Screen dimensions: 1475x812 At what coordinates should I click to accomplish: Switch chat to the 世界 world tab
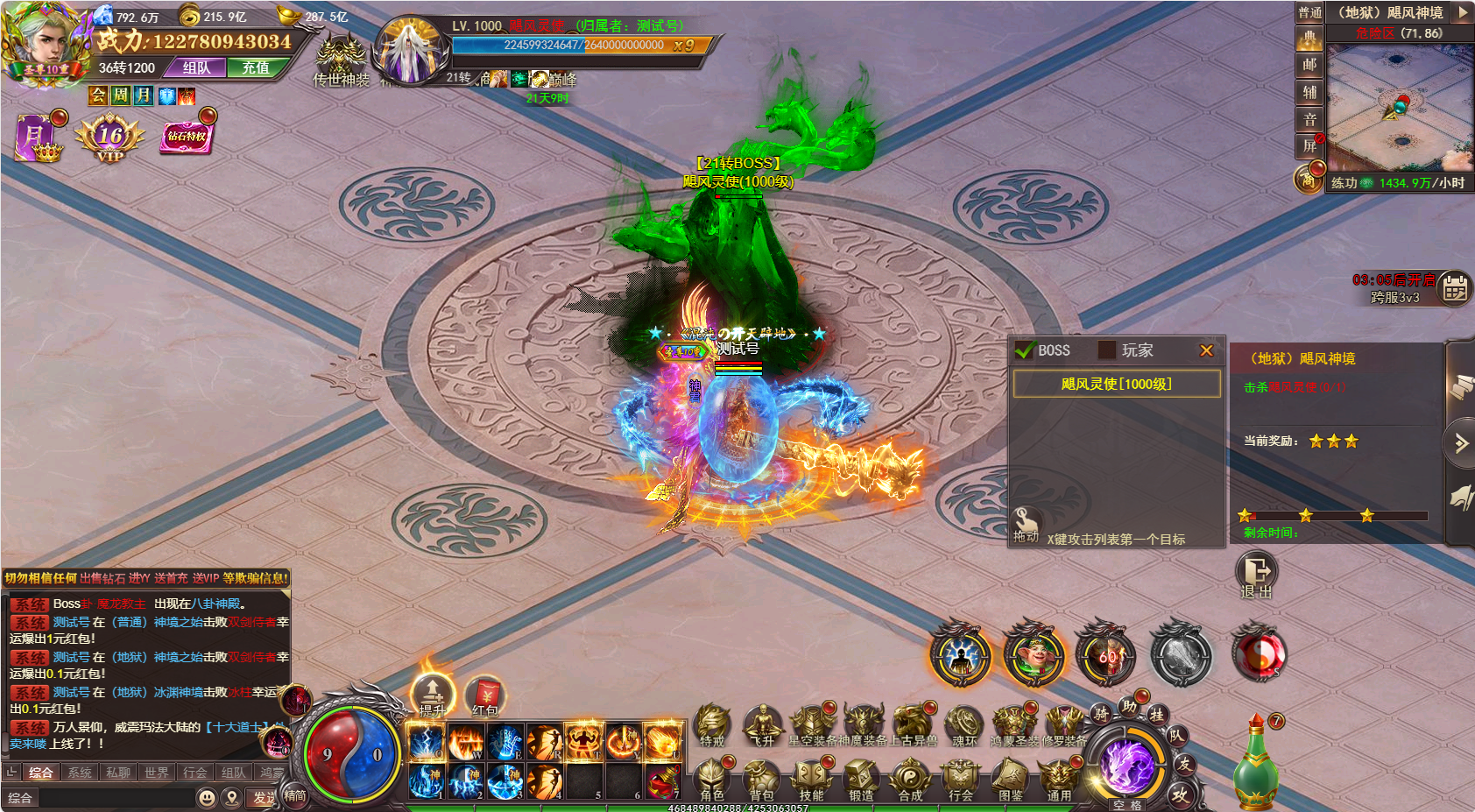pyautogui.click(x=157, y=772)
